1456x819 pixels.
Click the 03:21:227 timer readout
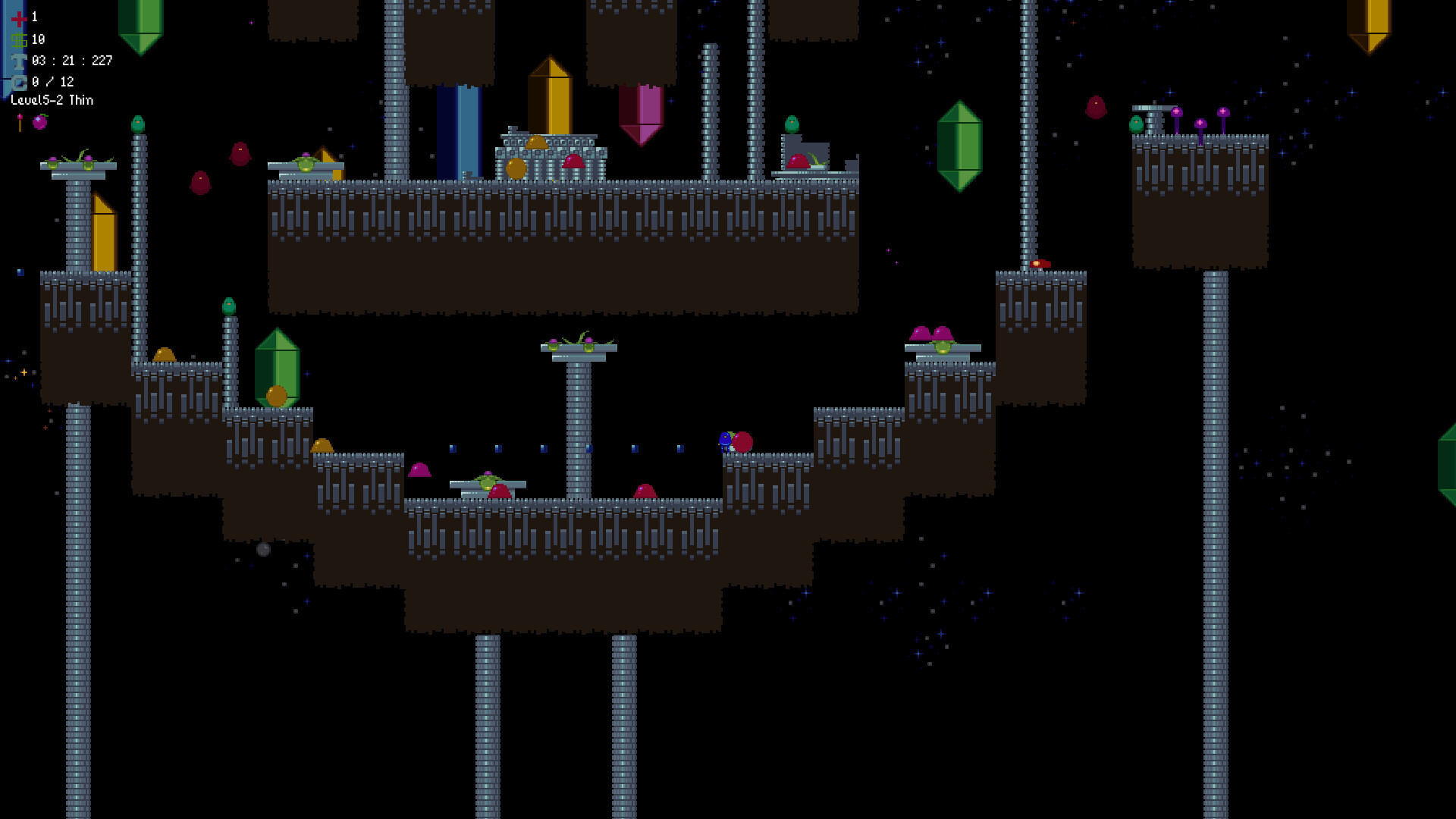[x=72, y=61]
